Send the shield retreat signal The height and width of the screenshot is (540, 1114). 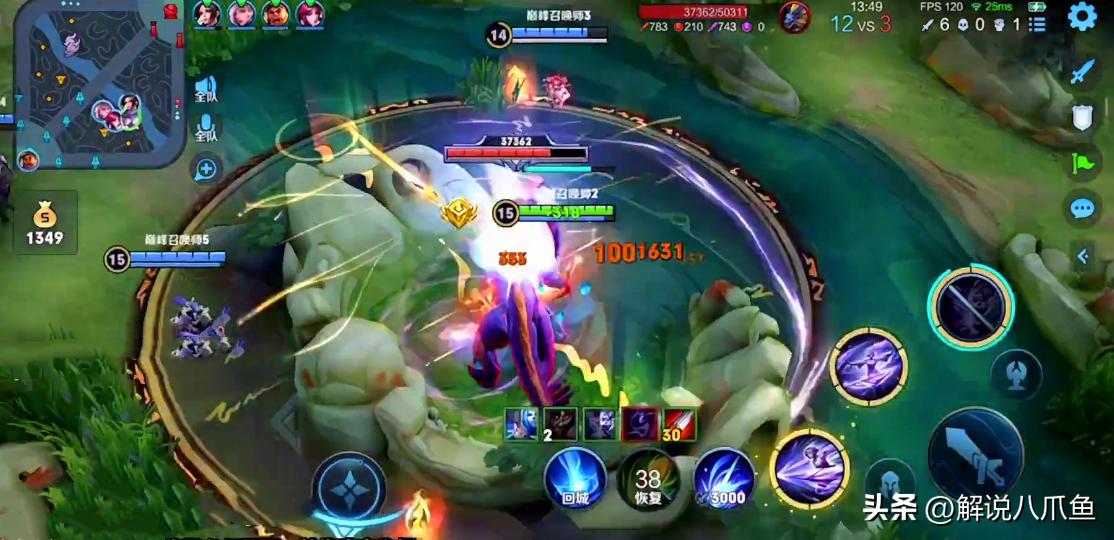1082,118
